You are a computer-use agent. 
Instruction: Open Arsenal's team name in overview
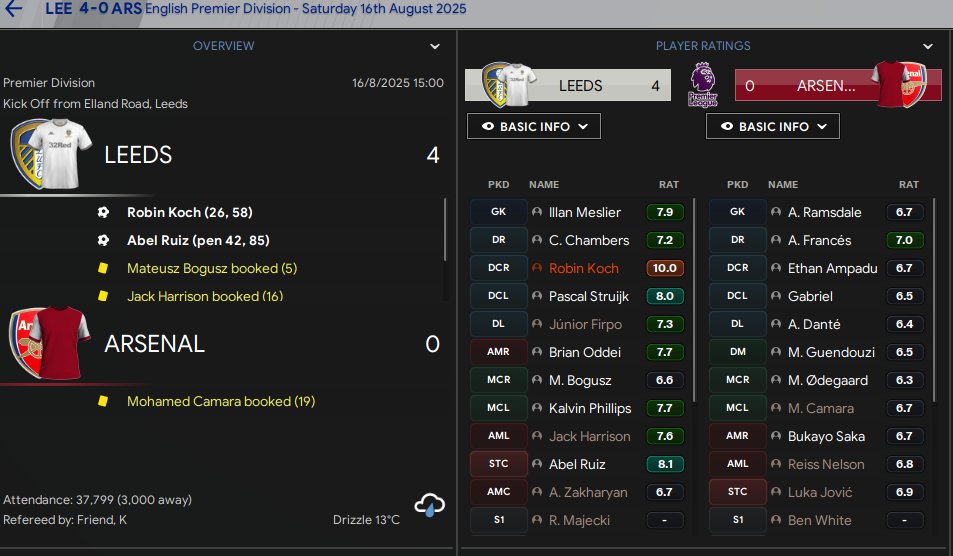coord(154,344)
